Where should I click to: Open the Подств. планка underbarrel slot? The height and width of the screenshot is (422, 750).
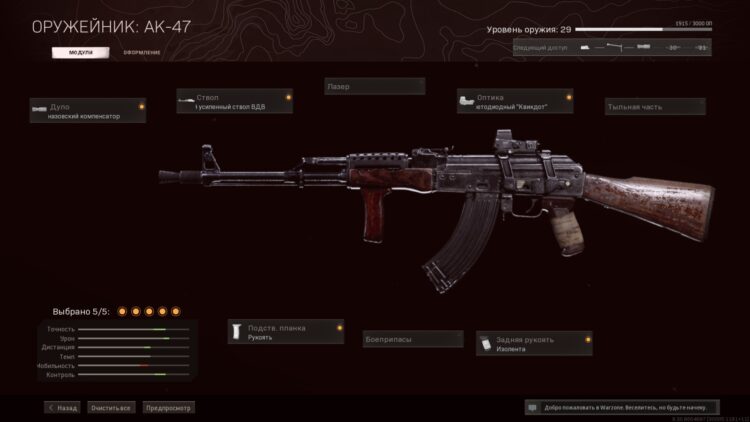[x=285, y=332]
